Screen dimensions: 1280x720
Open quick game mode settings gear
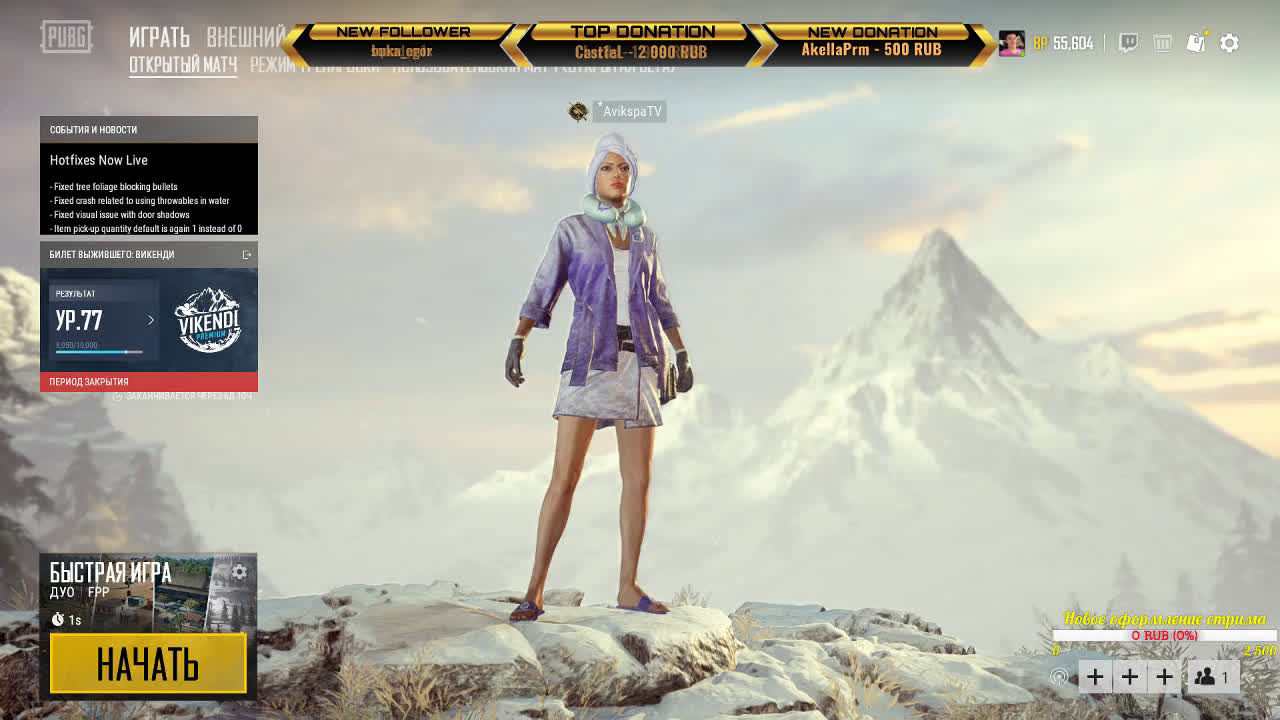coord(239,572)
